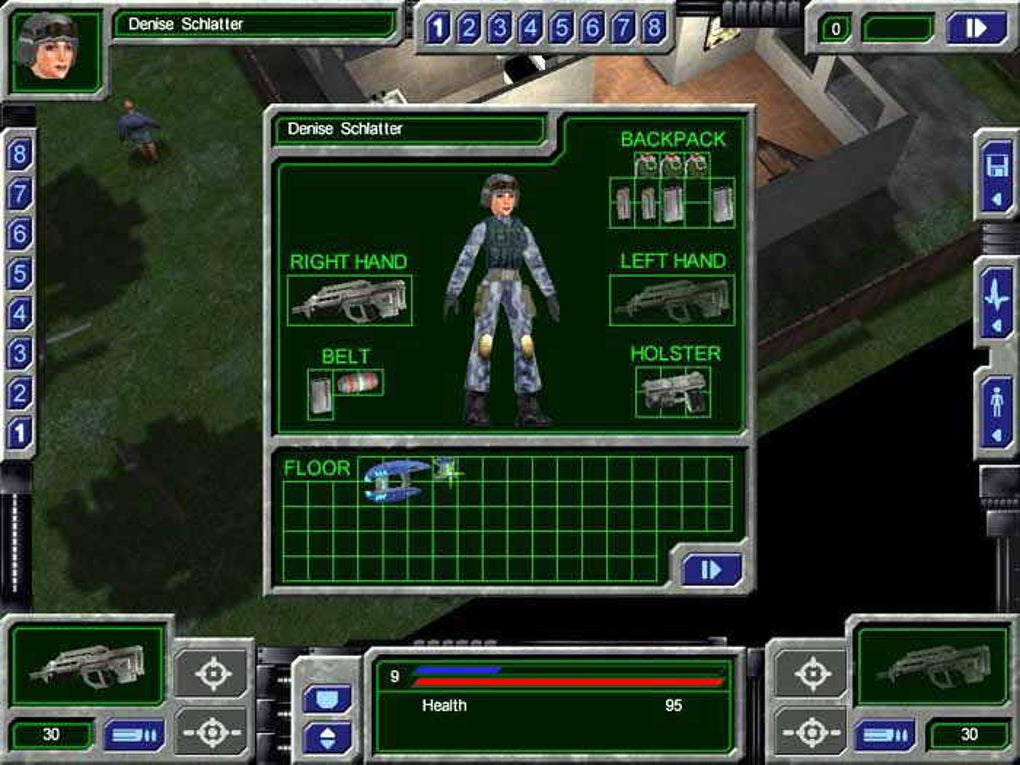Image resolution: width=1020 pixels, height=765 pixels.
Task: Toggle the stance up-down arrow button
Action: click(326, 738)
